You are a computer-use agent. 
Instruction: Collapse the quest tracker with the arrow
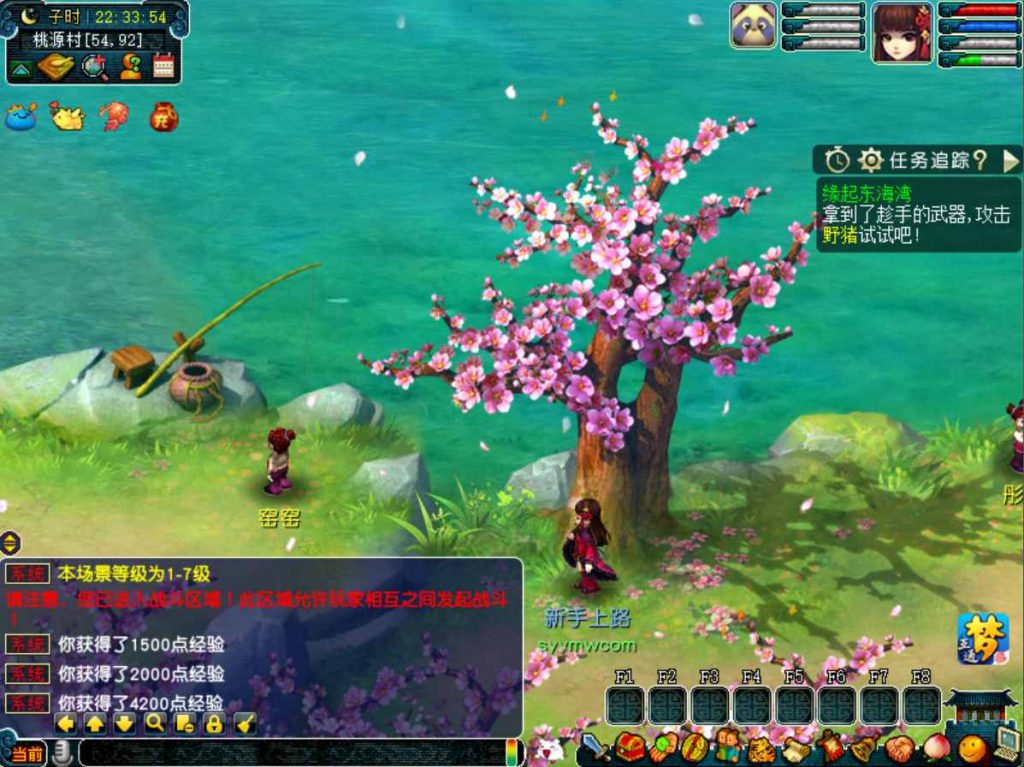click(1010, 160)
